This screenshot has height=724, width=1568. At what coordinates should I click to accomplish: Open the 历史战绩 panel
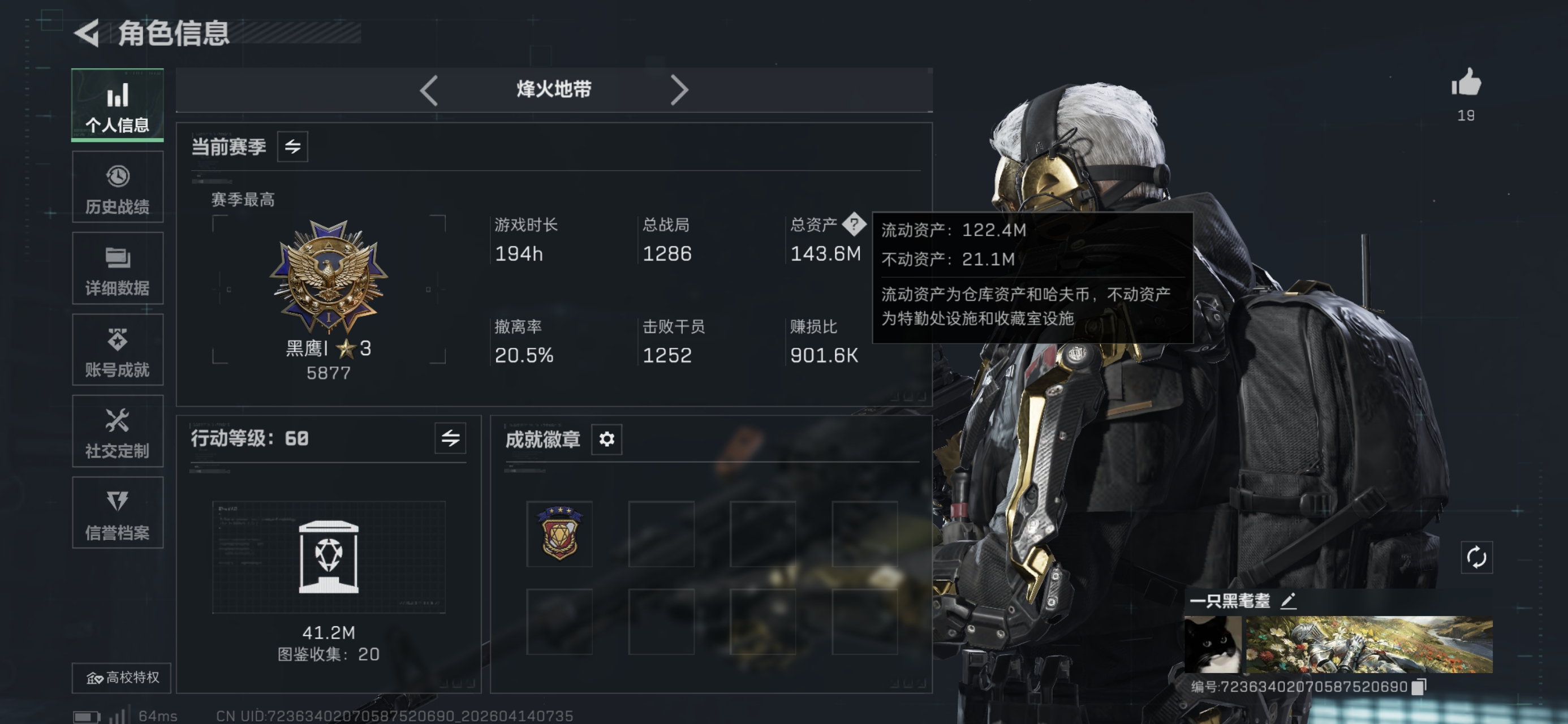117,186
